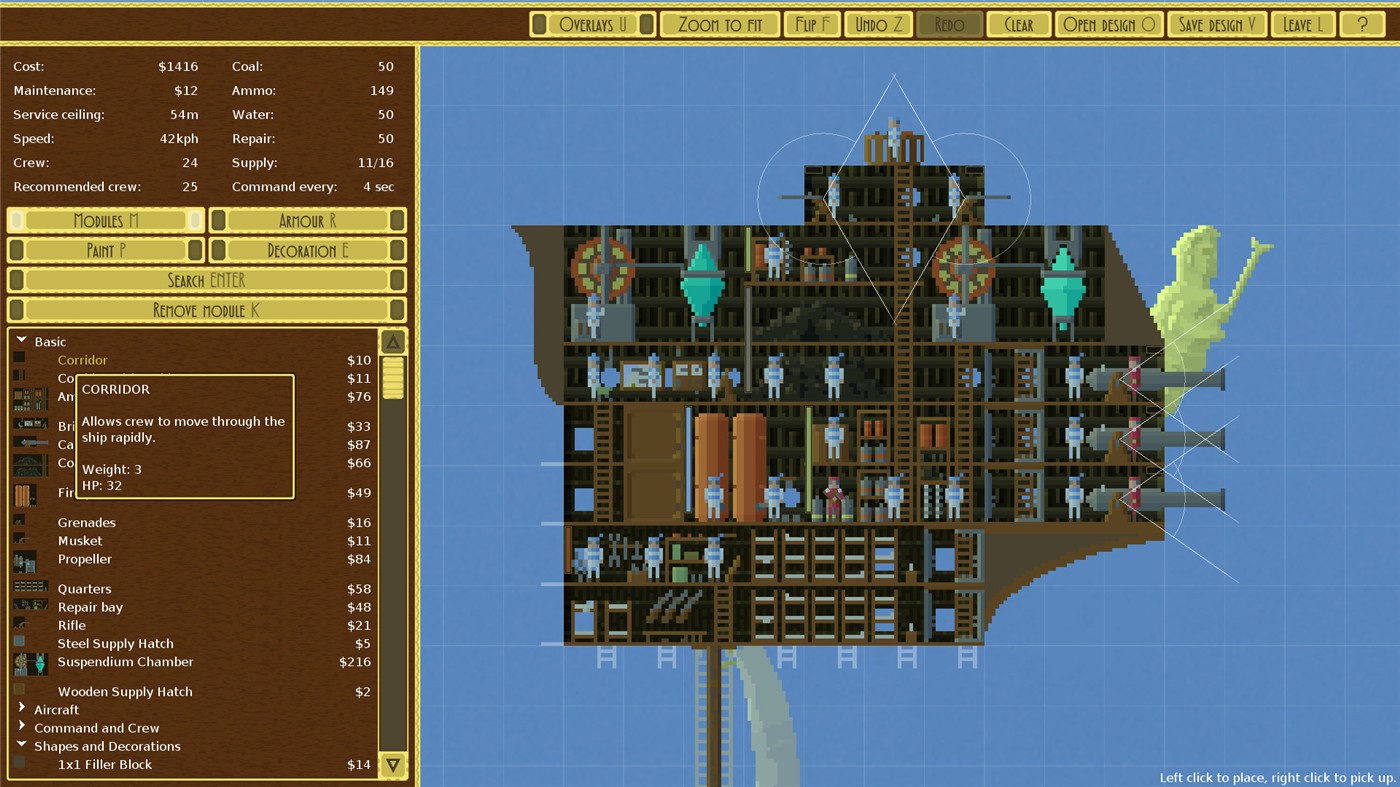Expand the Aircraft category
The height and width of the screenshot is (787, 1400).
(x=22, y=709)
